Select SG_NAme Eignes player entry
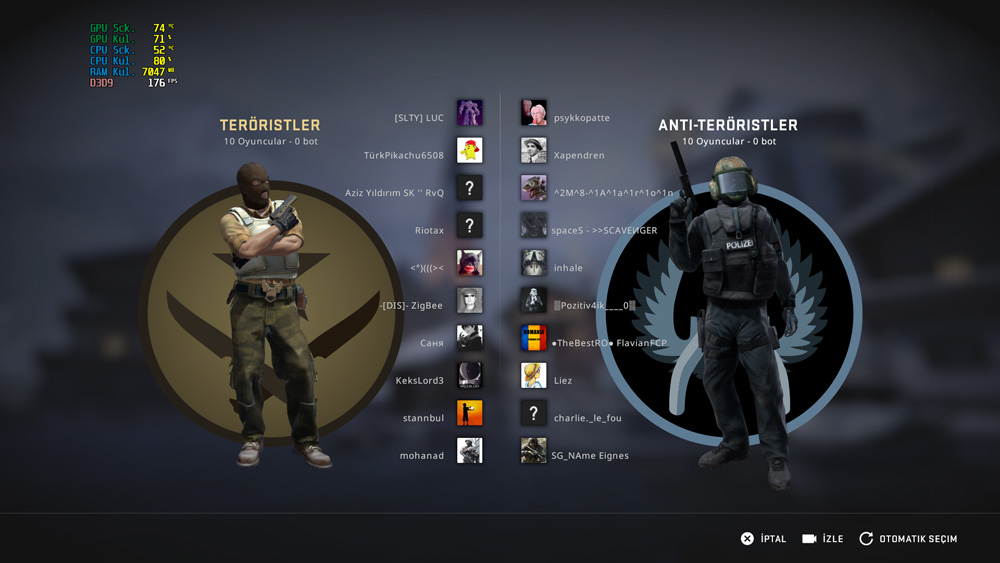Viewport: 1000px width, 563px height. point(590,456)
